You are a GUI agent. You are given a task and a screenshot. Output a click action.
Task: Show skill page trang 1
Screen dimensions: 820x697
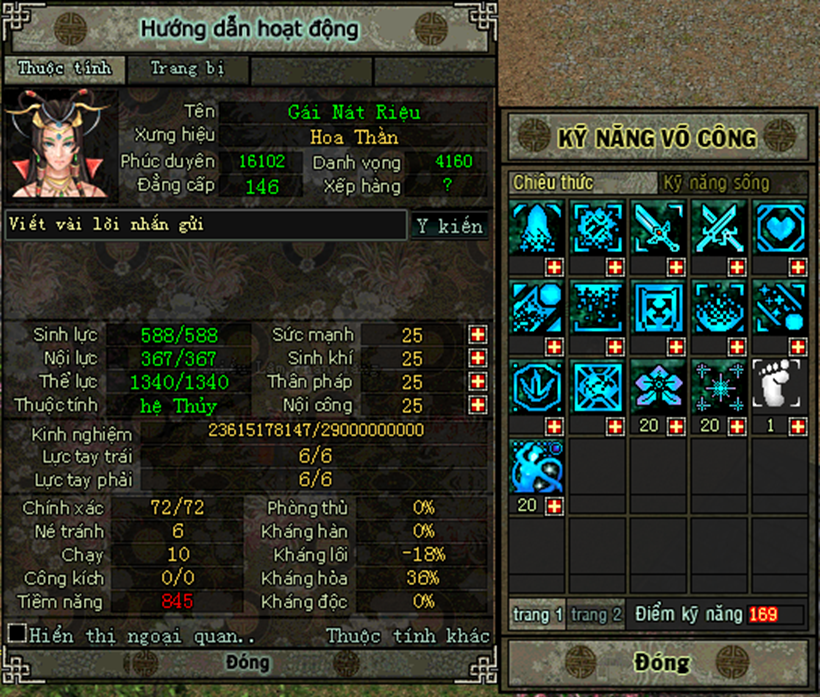538,614
